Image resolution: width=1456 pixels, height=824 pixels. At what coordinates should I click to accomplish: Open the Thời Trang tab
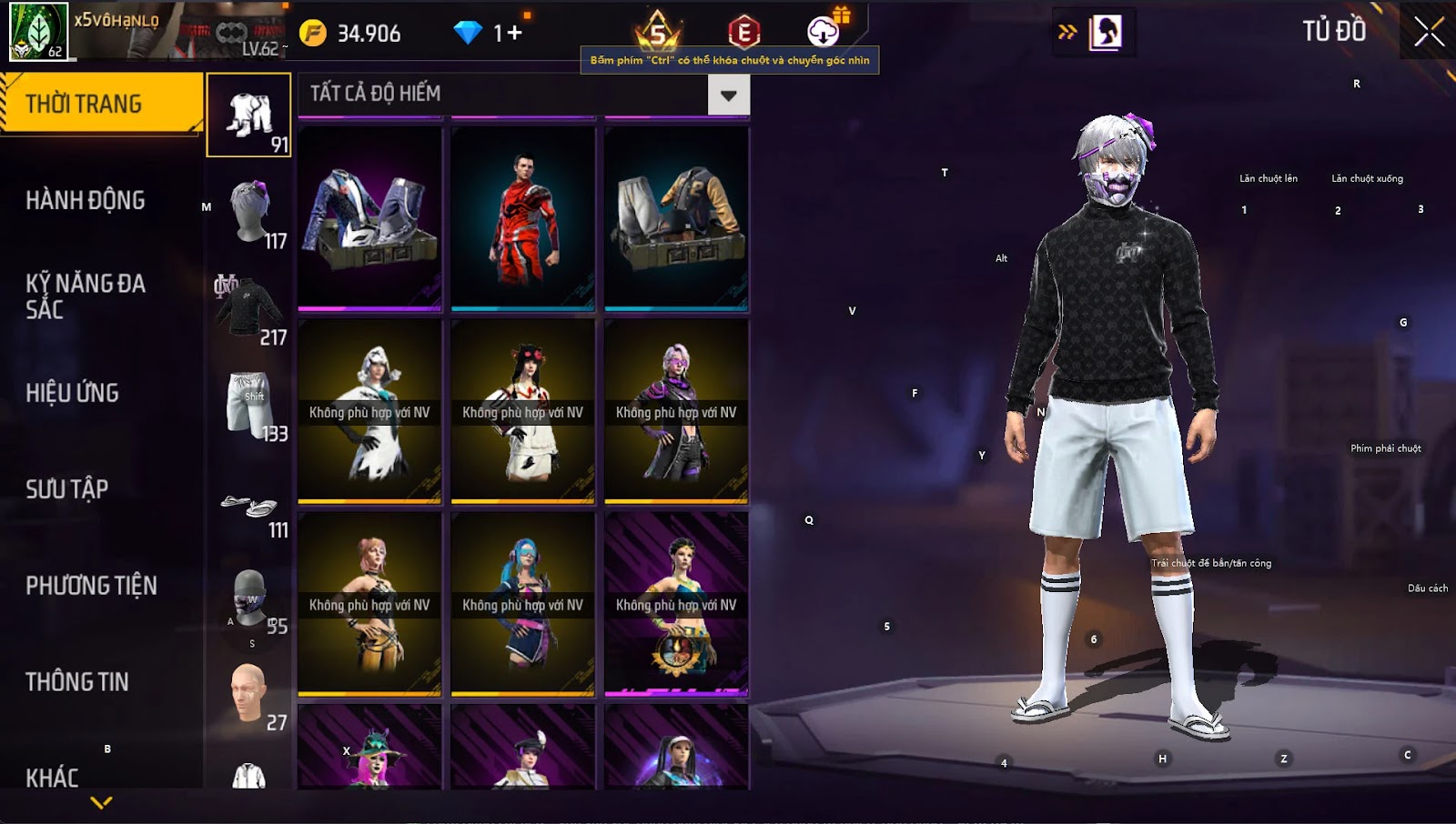(100, 104)
